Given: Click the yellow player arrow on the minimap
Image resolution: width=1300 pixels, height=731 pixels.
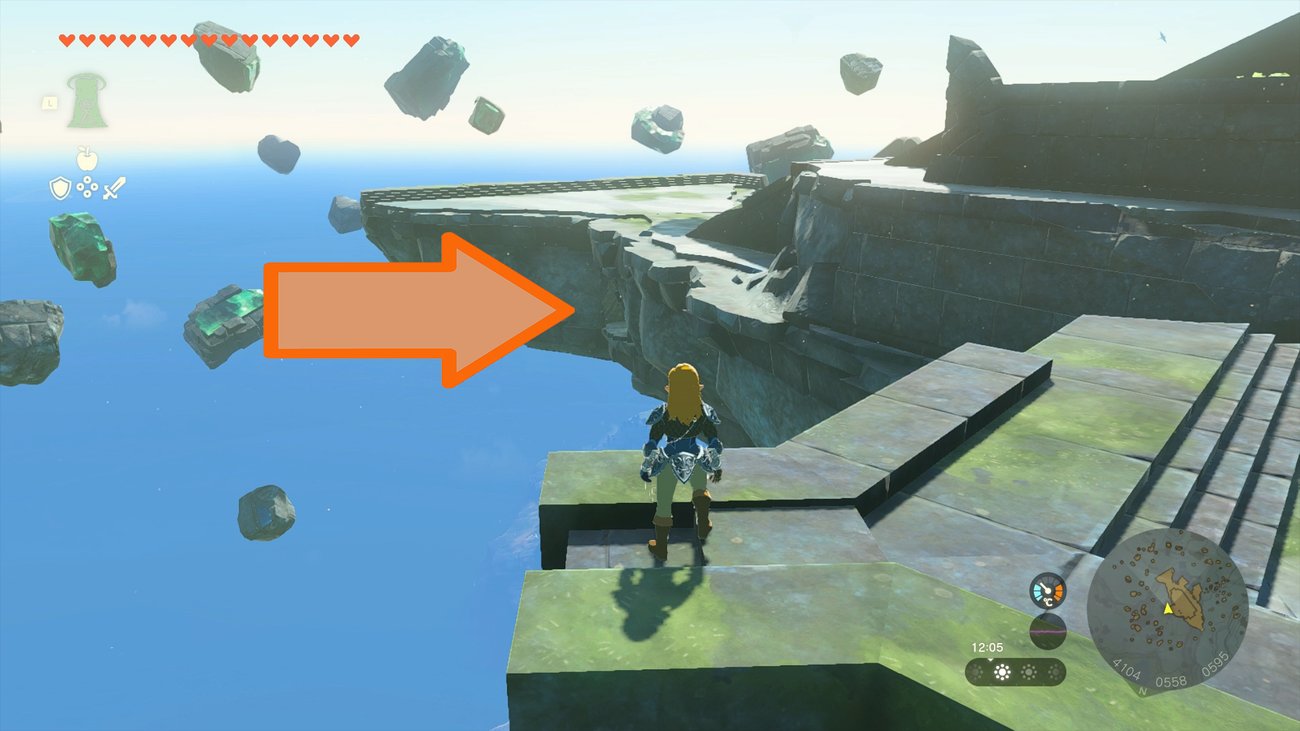Looking at the screenshot, I should coord(1168,610).
